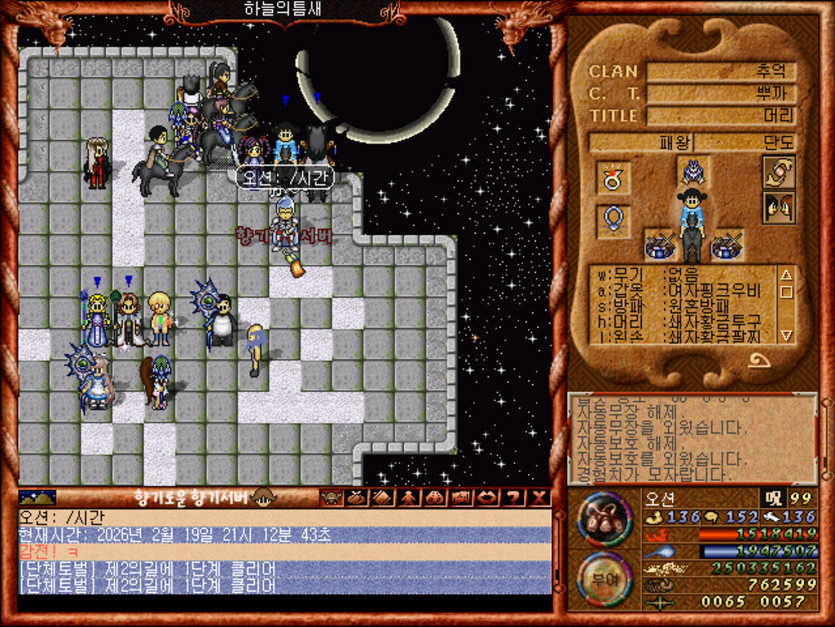The width and height of the screenshot is (835, 627).
Task: Select the blue necklace equipment slot
Action: 613,219
